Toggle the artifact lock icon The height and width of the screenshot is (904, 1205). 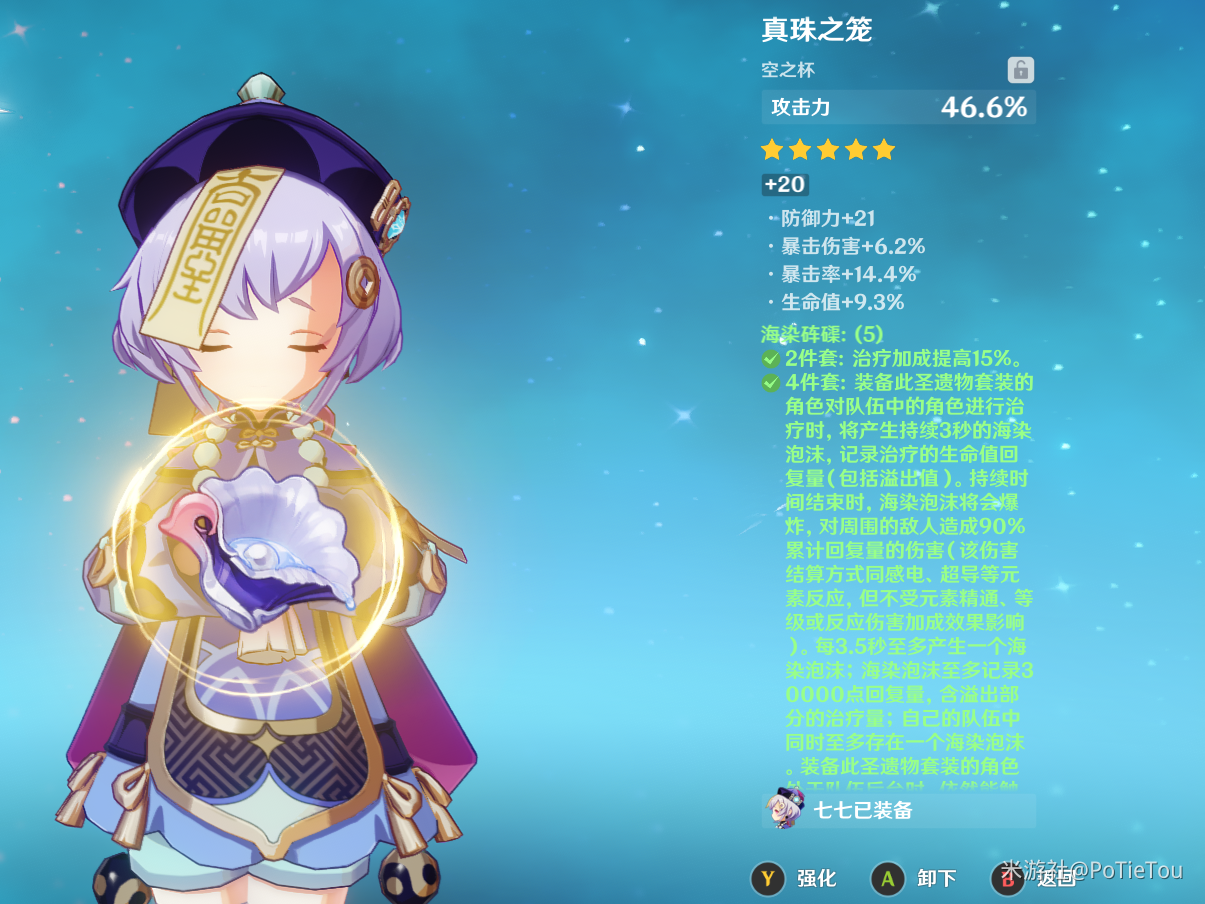[x=1020, y=70]
